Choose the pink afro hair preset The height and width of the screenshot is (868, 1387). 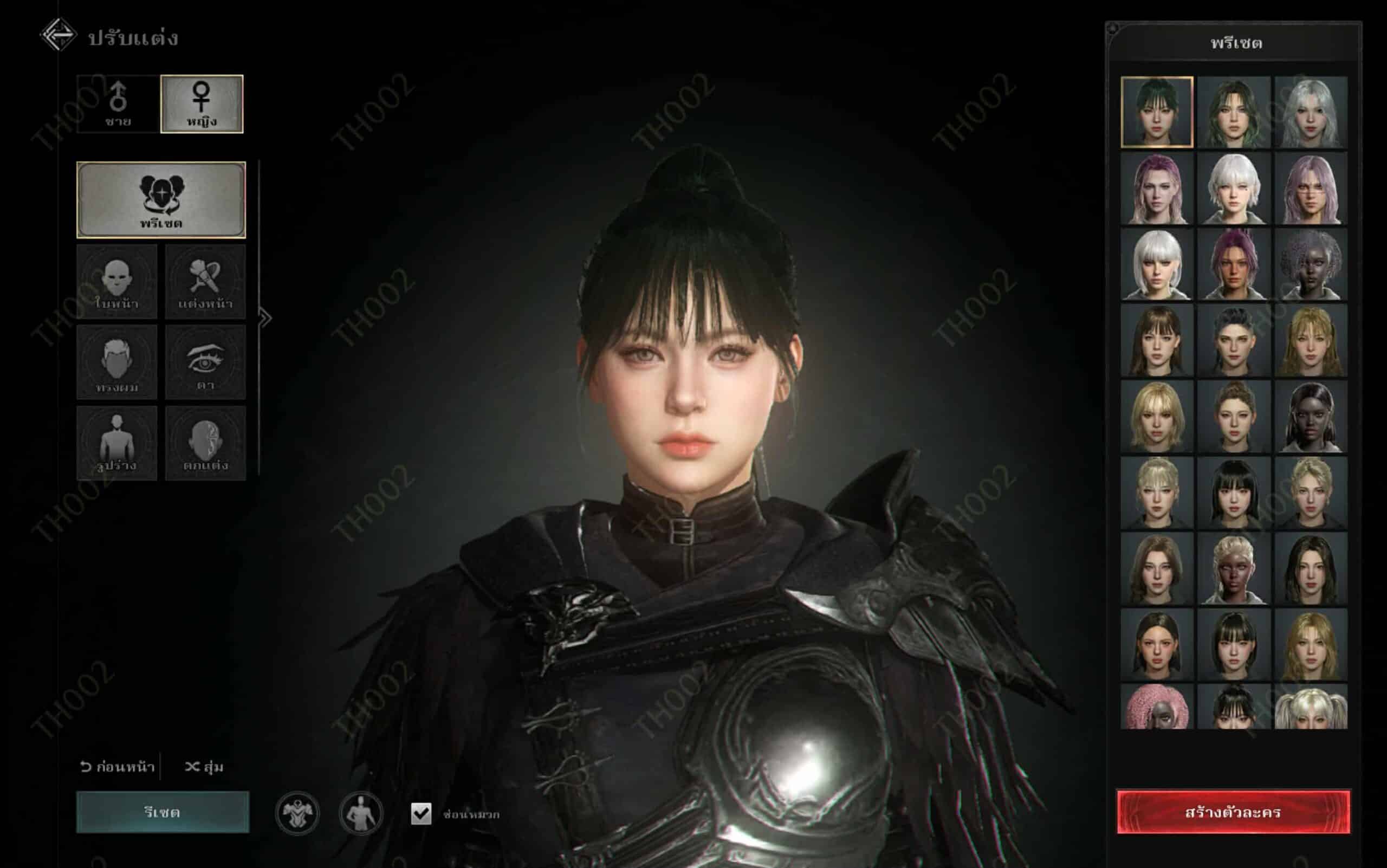1156,706
